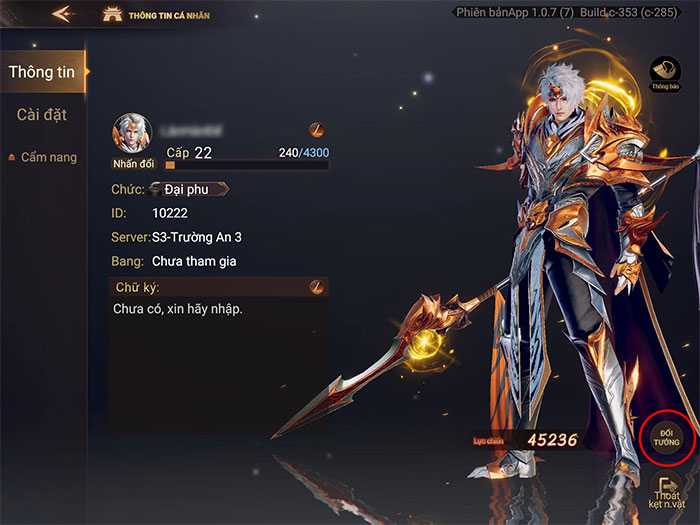
Task: Edit the character name with the pencil icon
Action: click(315, 131)
